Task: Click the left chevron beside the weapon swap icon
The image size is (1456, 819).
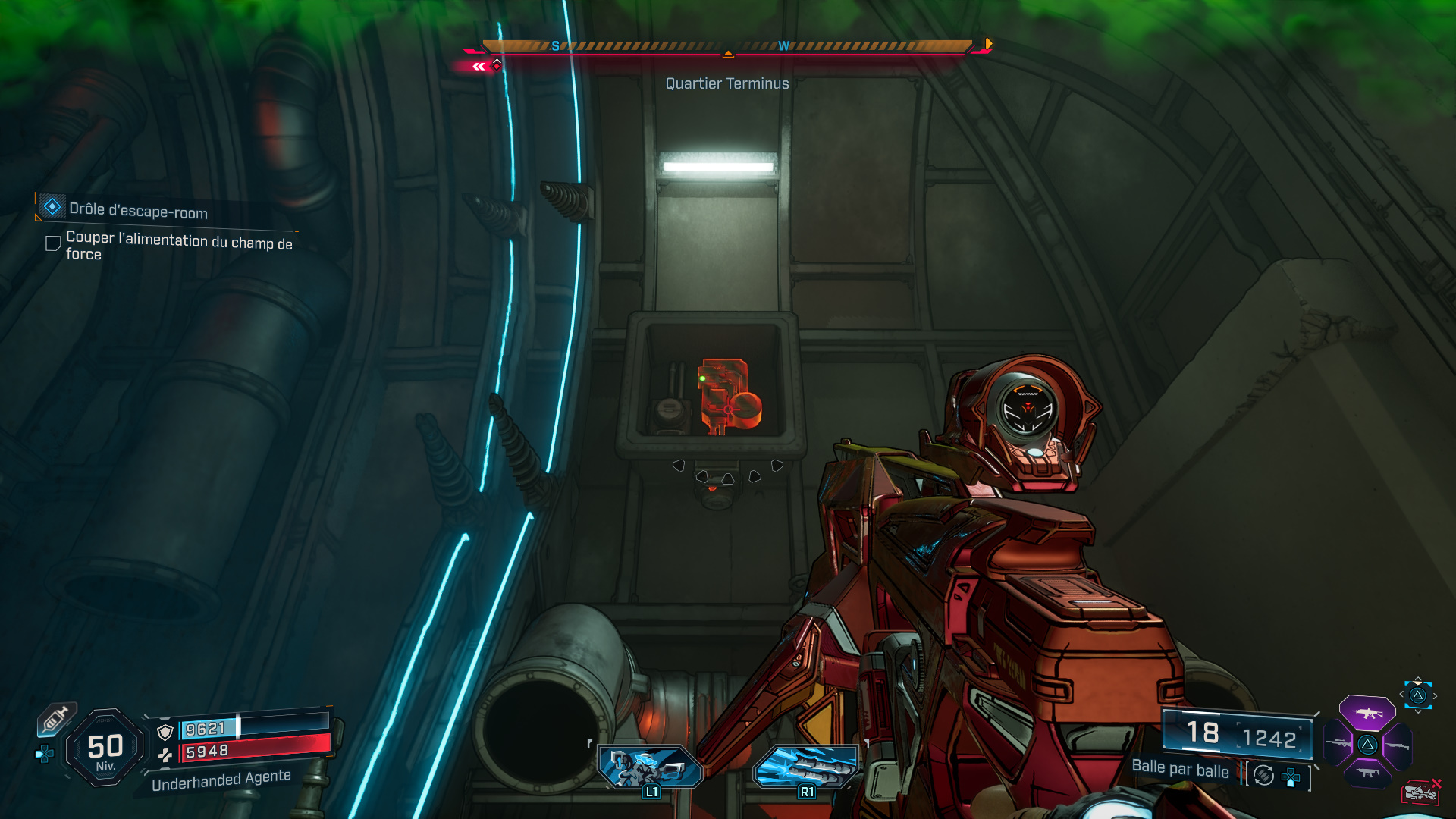Action: (1402, 693)
